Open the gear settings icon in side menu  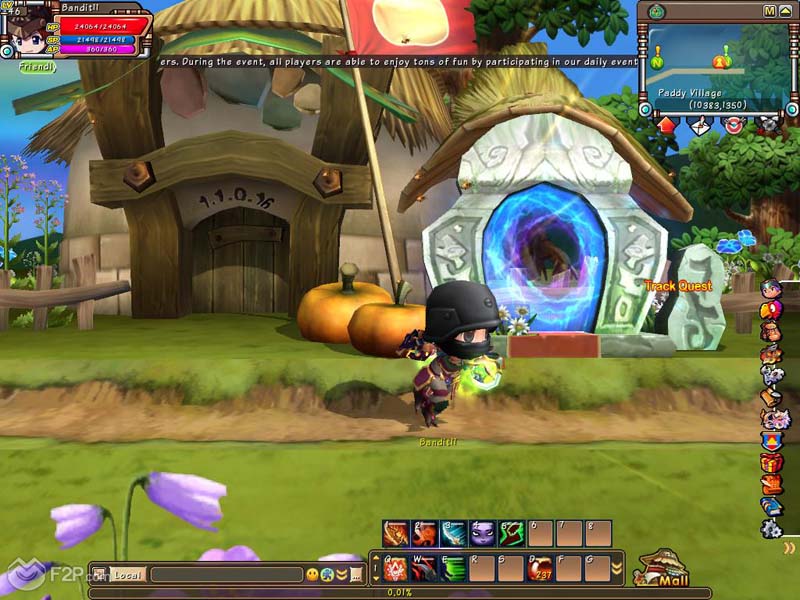(x=771, y=529)
